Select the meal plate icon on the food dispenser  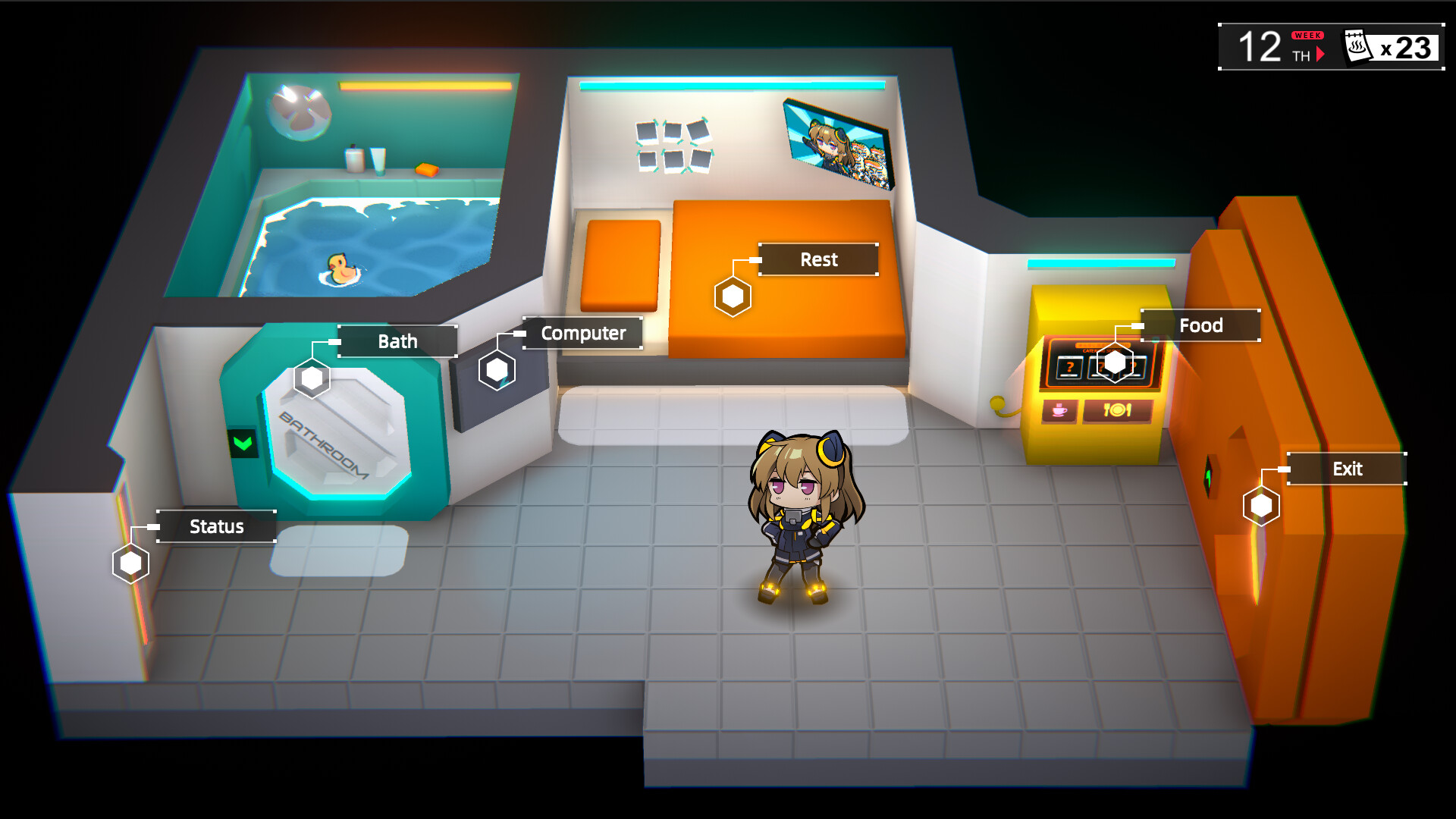tap(1117, 411)
